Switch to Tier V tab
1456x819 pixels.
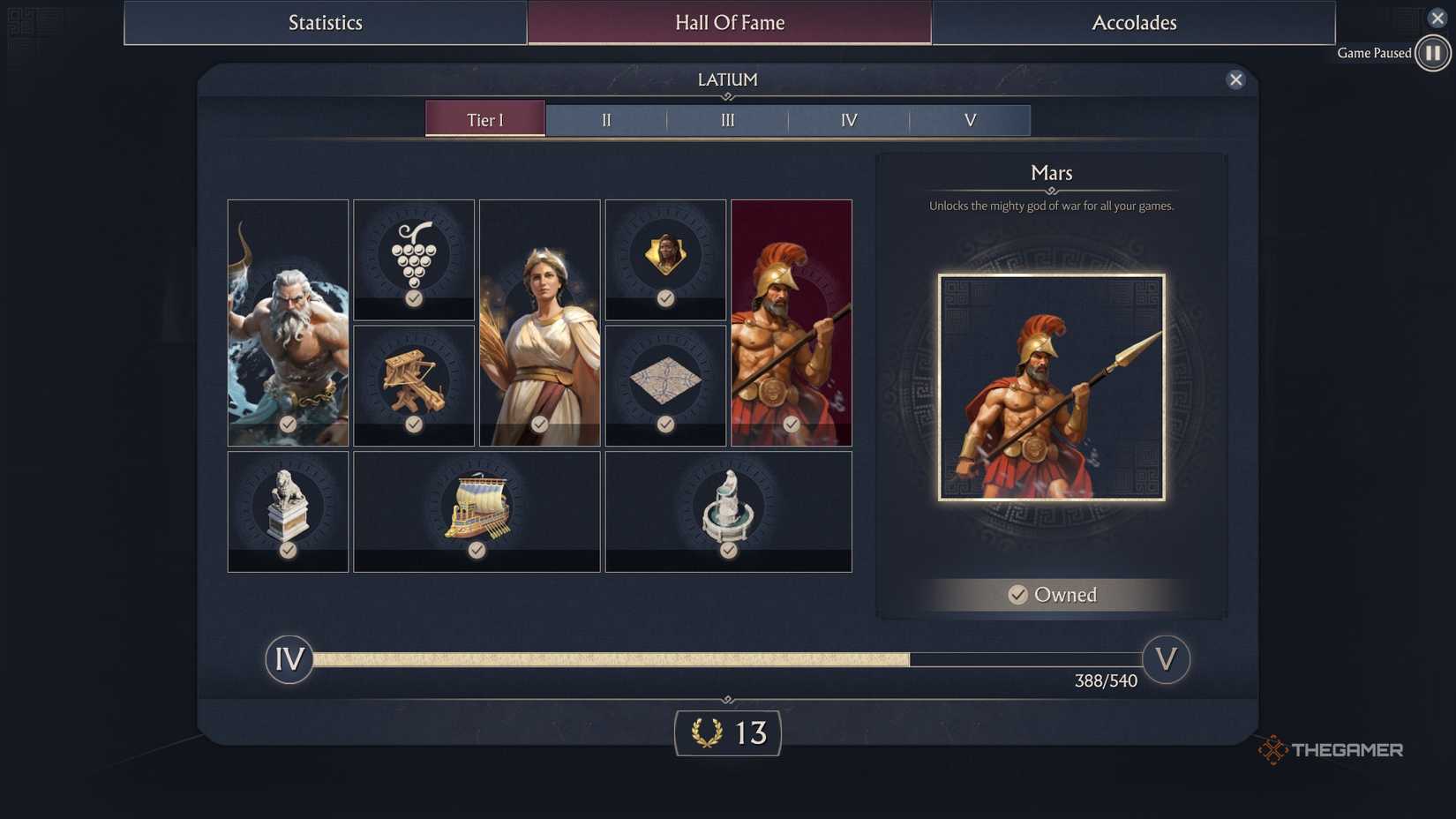click(969, 119)
